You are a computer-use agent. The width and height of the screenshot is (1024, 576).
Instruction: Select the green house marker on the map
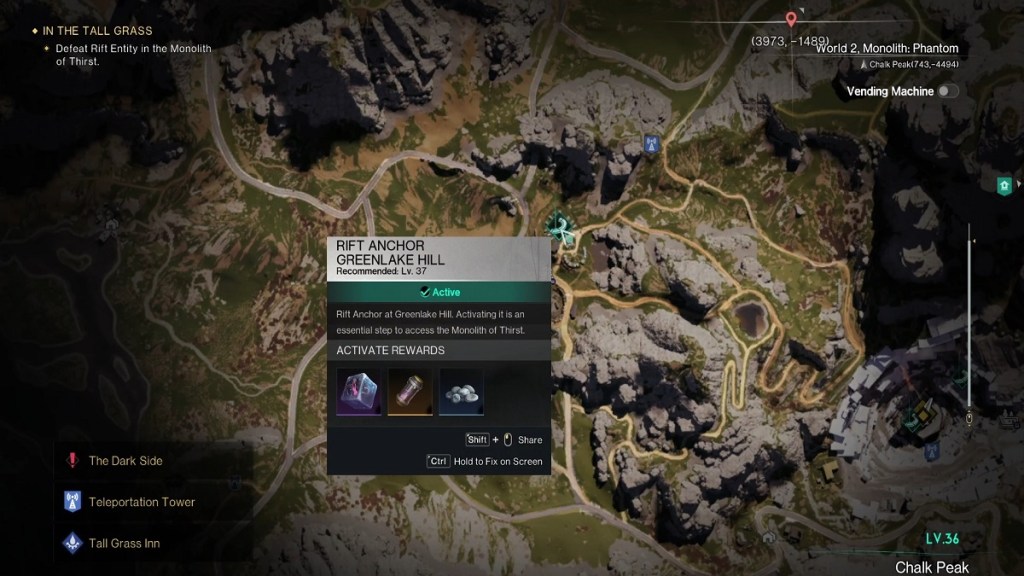coord(1003,186)
